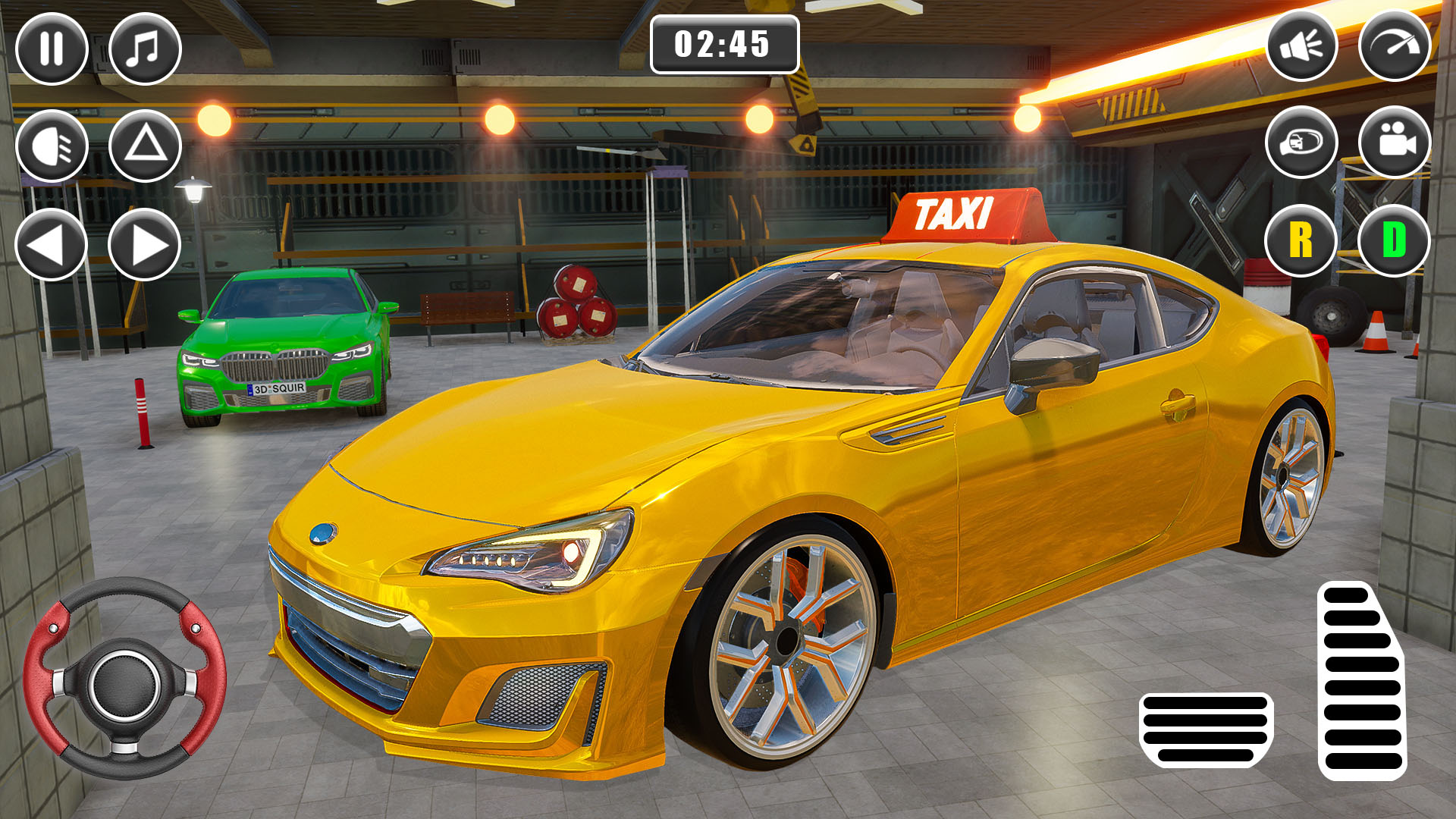
Task: Steer right with the right arrow
Action: [144, 244]
